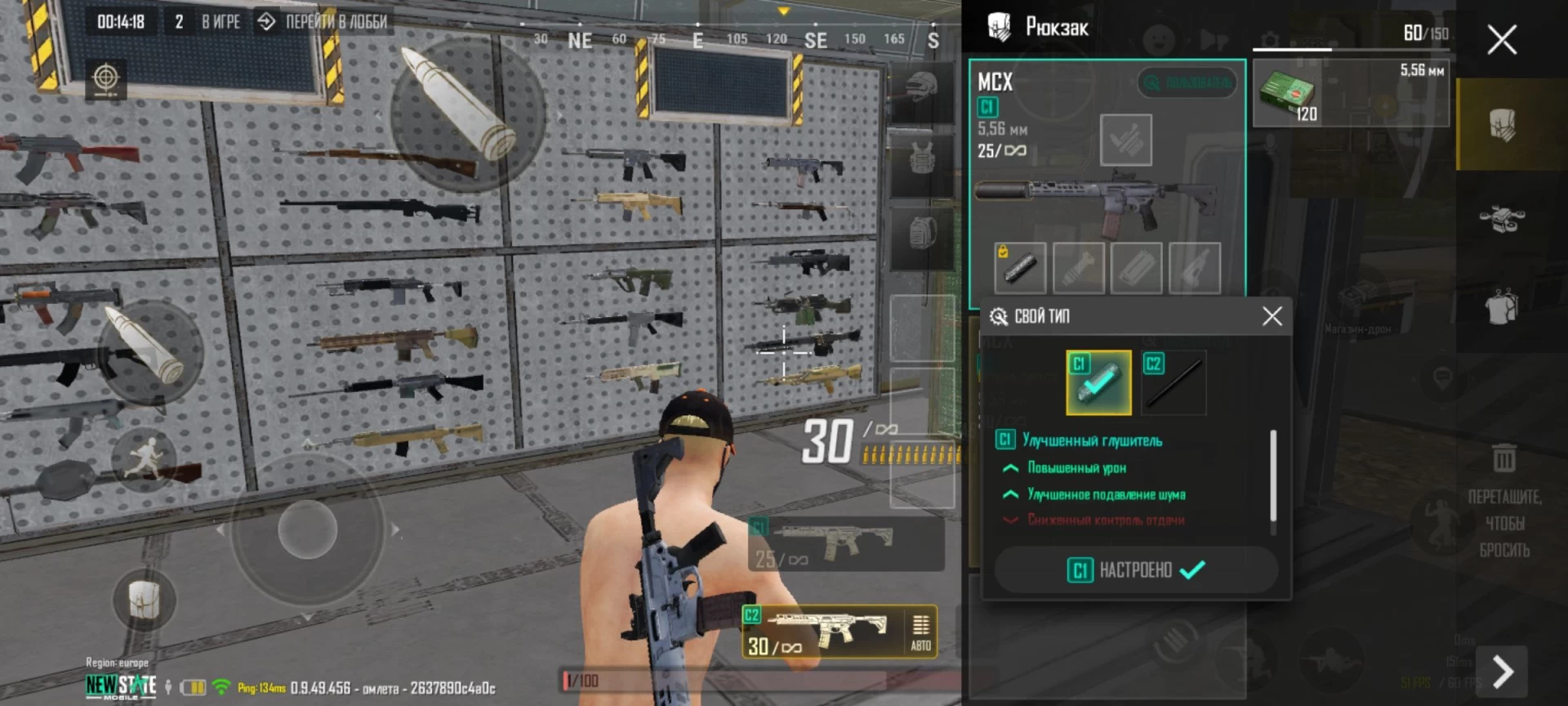Click the crosshair target icon
Screen dimensions: 1568x706
coord(105,78)
